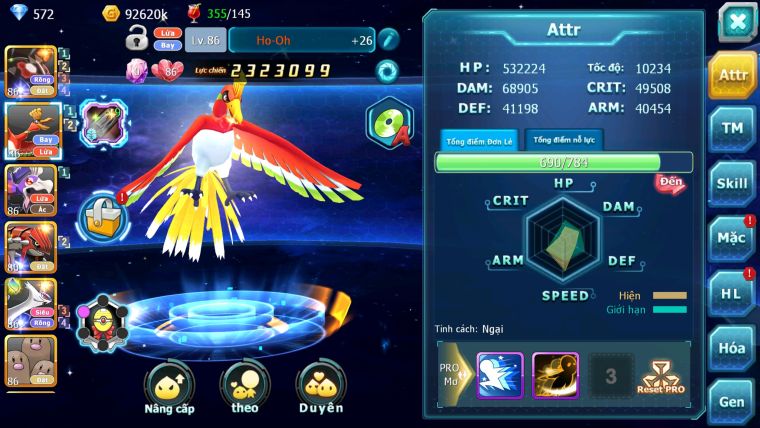
Task: Switch to the Hóa tab
Action: tap(732, 348)
